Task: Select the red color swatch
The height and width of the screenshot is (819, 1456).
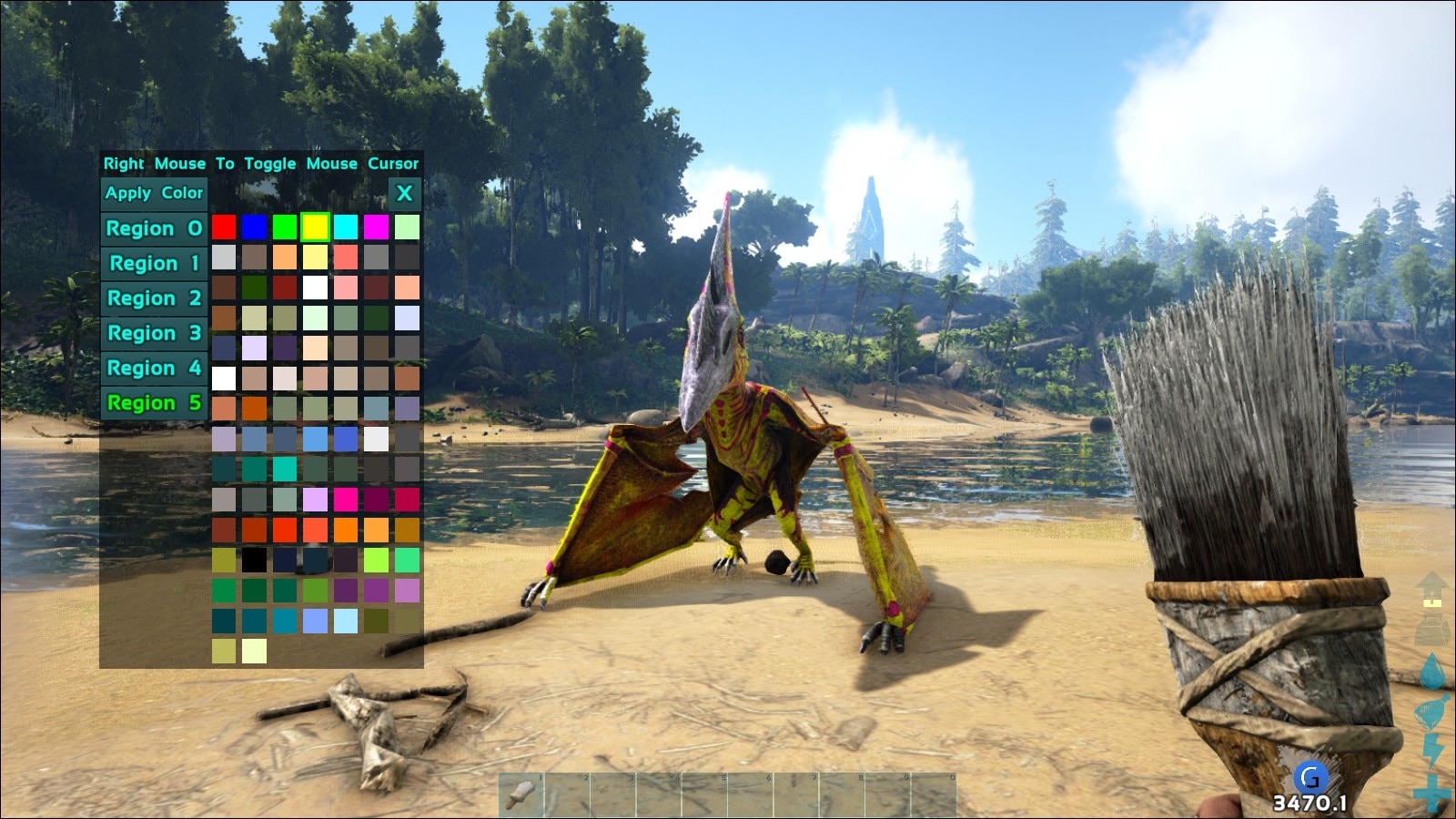Action: [224, 228]
